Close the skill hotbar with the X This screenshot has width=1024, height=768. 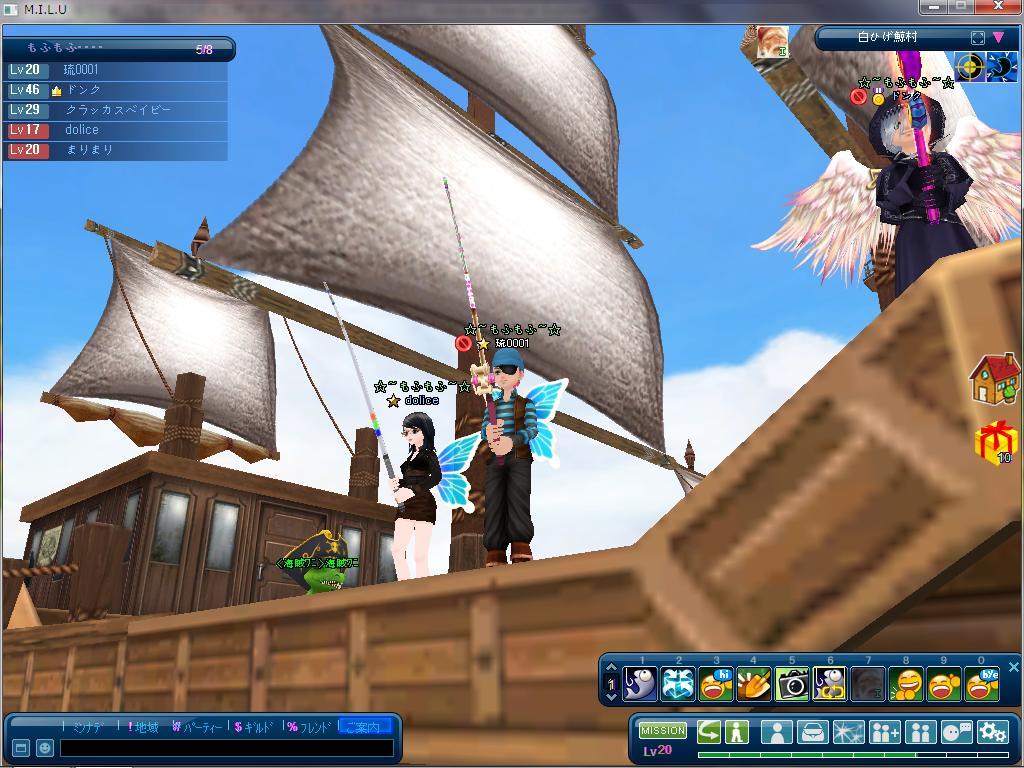click(x=1013, y=667)
